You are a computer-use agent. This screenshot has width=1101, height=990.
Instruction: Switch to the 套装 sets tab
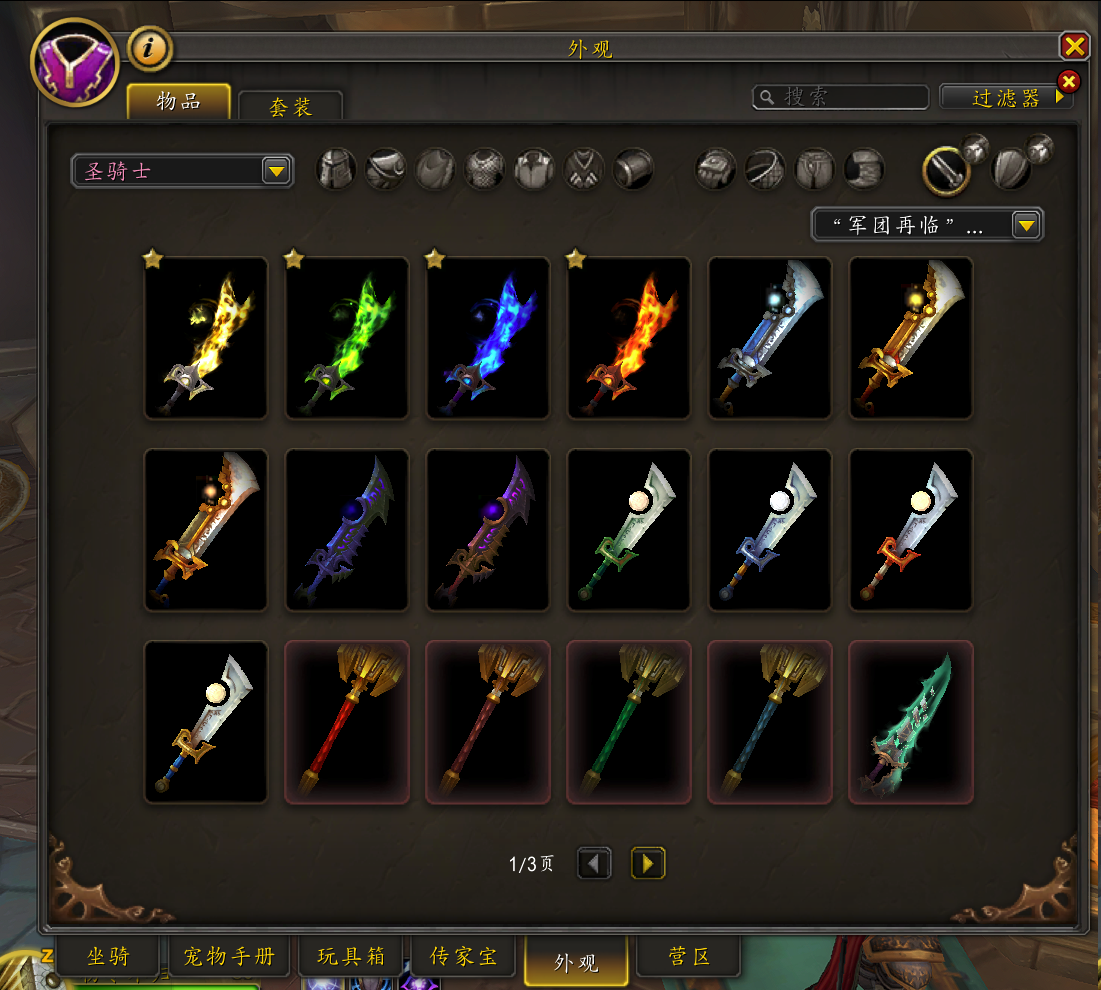click(x=291, y=106)
